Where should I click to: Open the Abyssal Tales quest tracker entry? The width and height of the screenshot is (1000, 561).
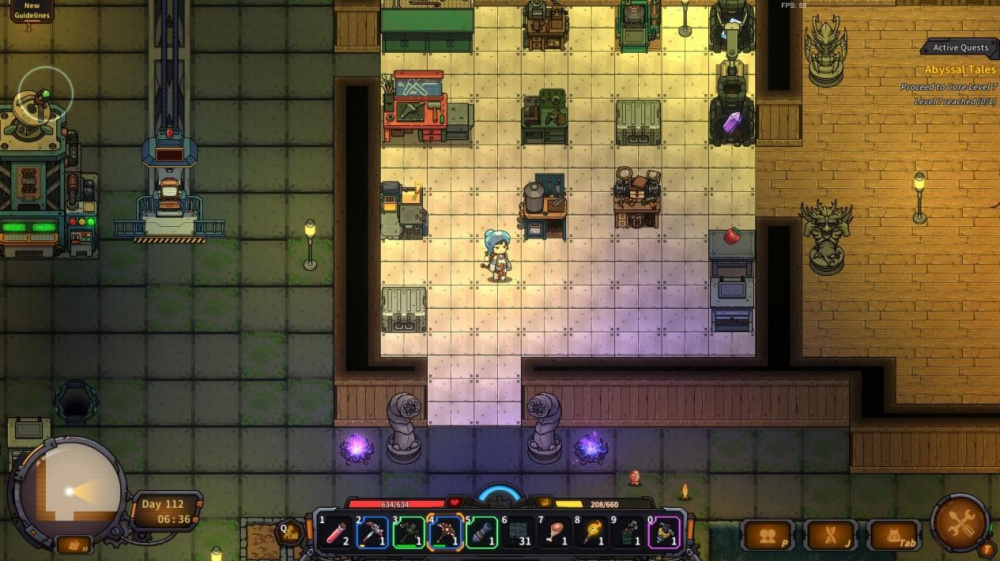[960, 70]
